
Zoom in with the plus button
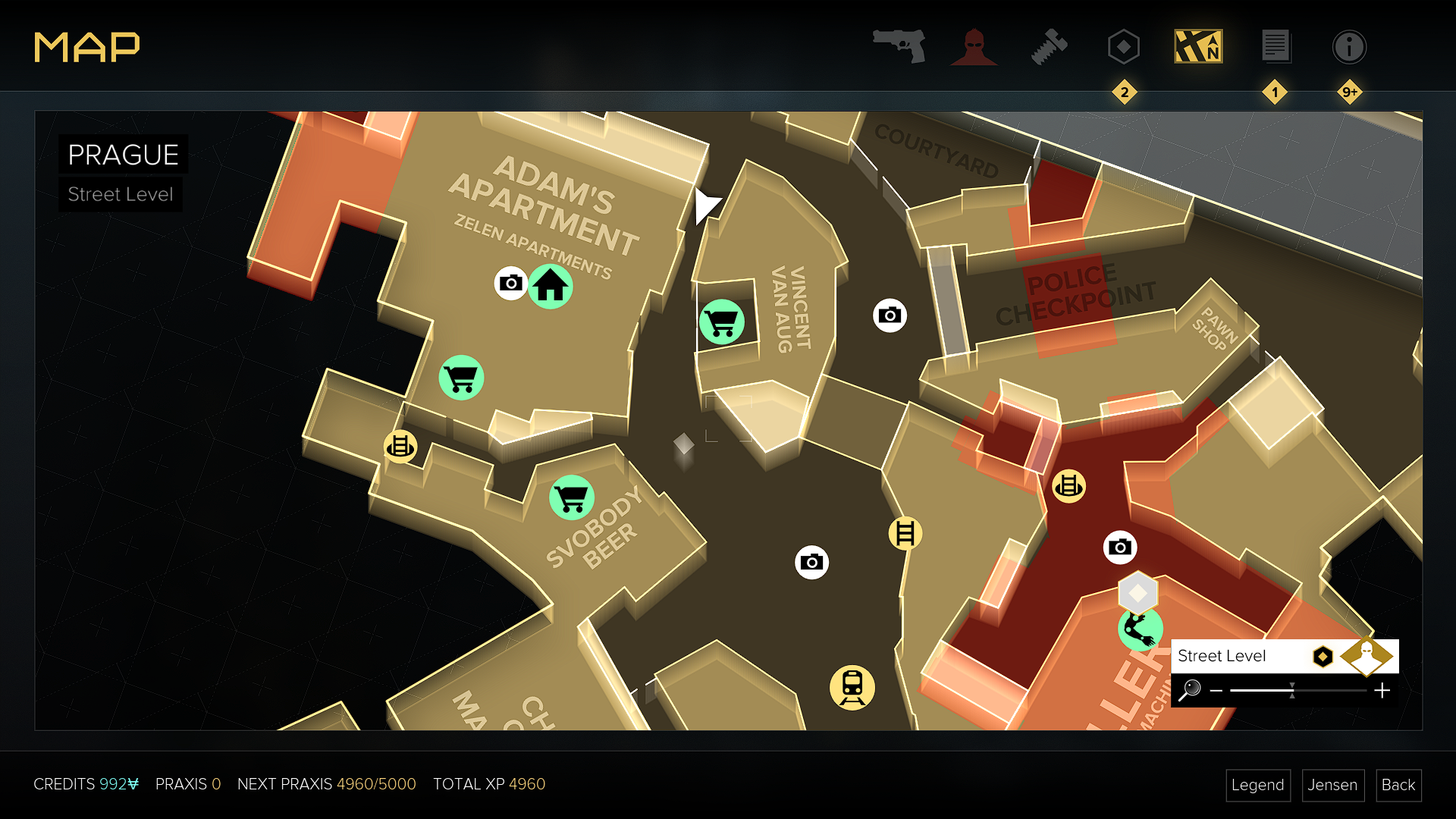tap(1382, 690)
